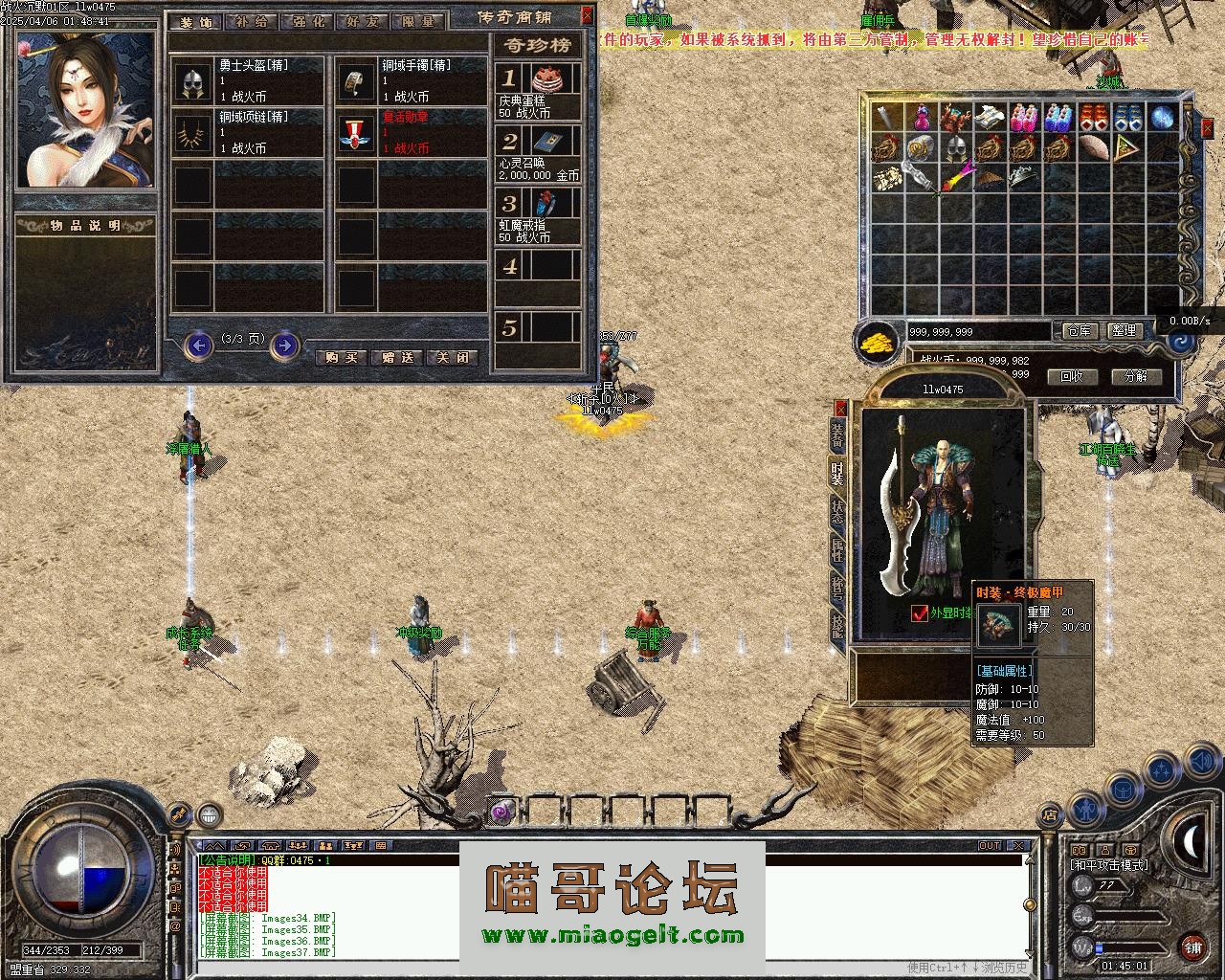The width and height of the screenshot is (1225, 980).
Task: Switch to the 装备 character tab
Action: 837,435
